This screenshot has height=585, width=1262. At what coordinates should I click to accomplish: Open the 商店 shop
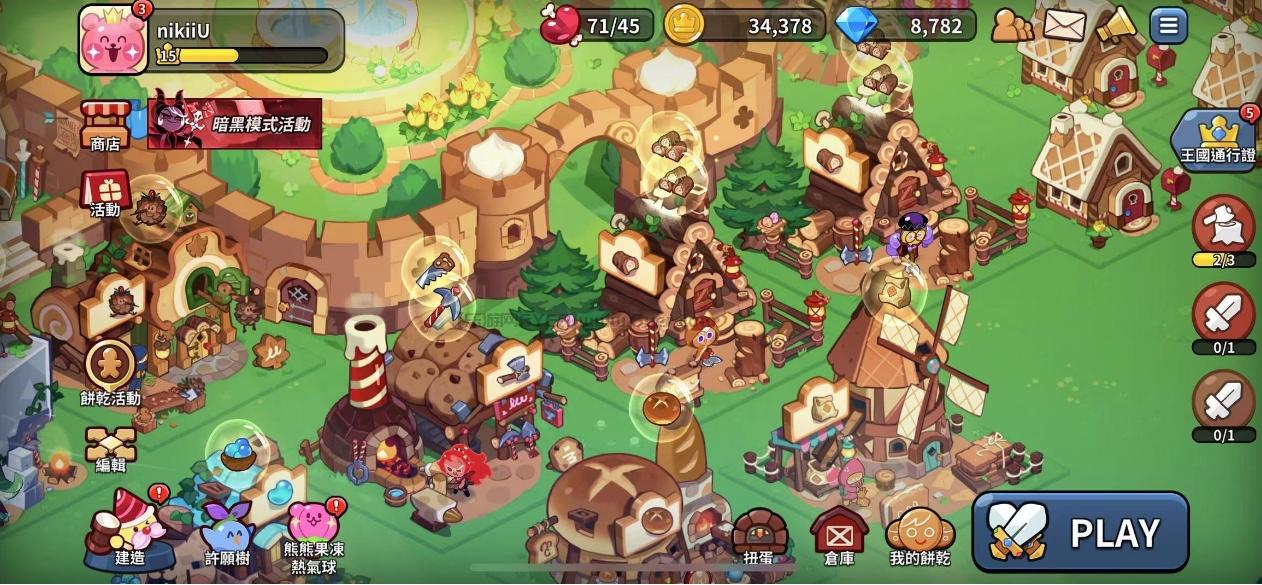click(x=105, y=125)
